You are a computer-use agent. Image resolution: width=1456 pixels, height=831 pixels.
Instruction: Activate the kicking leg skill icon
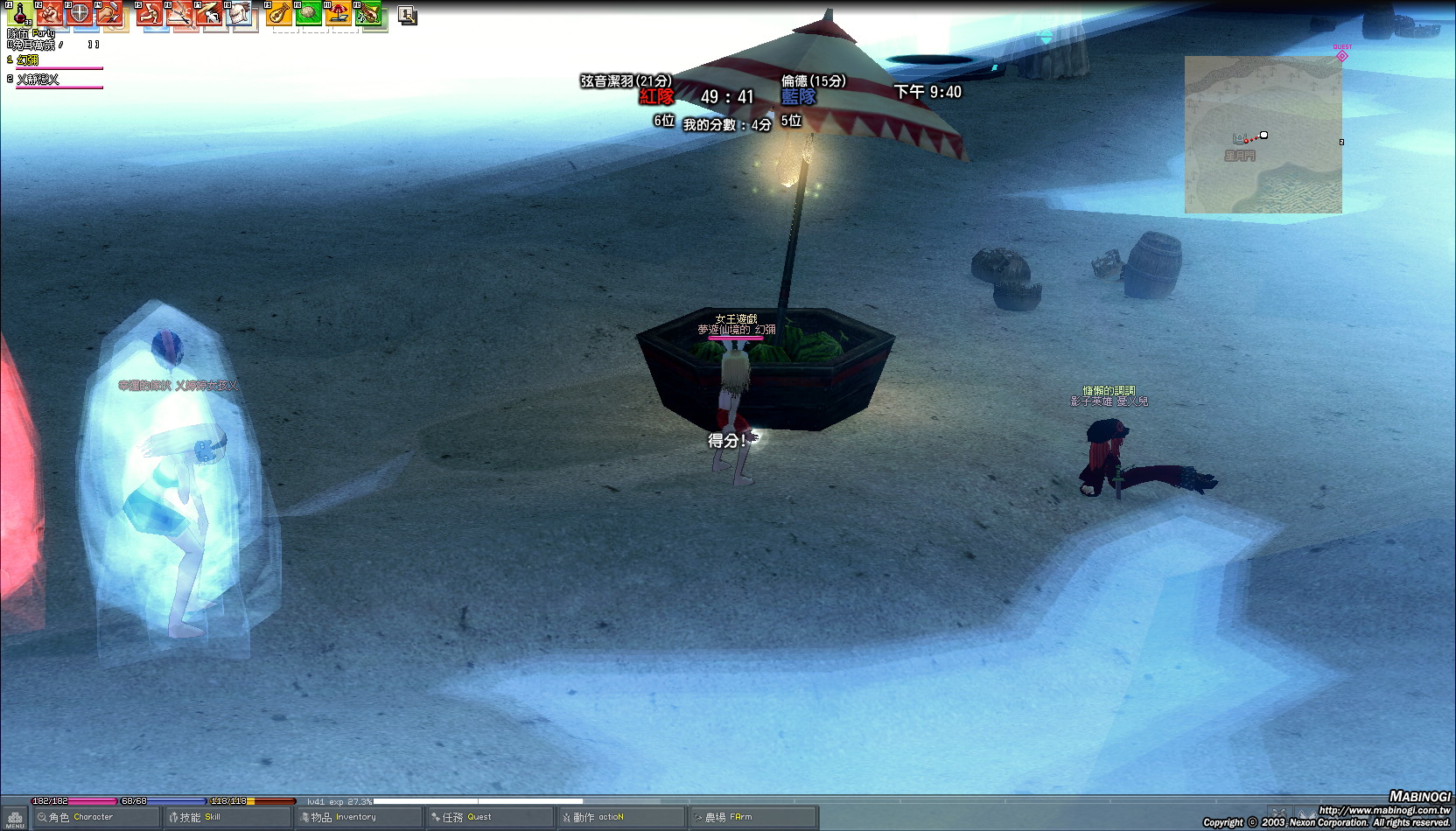click(x=150, y=15)
